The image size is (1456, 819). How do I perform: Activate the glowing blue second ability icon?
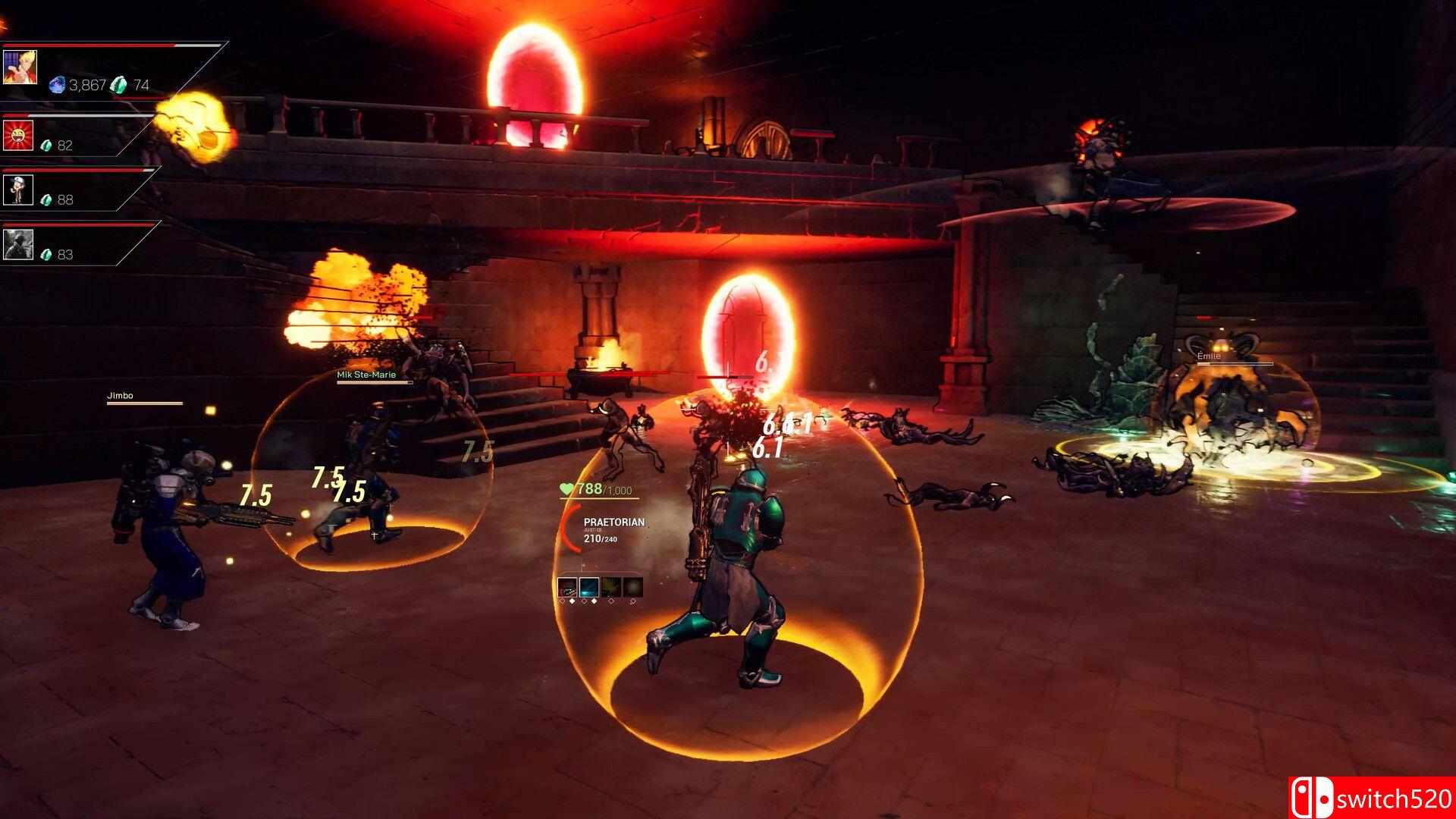(x=589, y=587)
